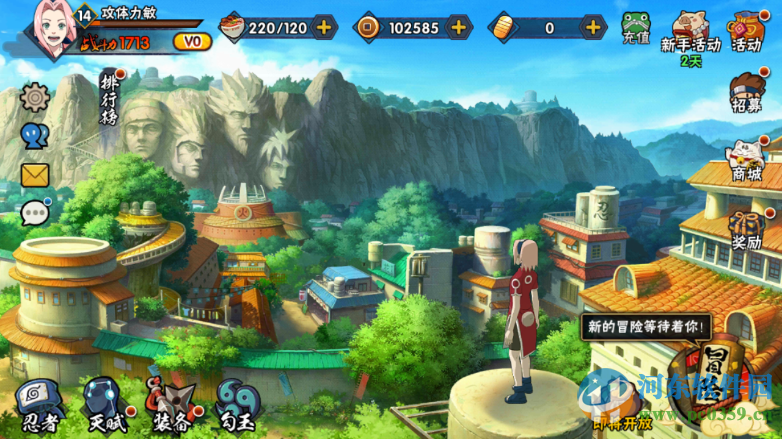Tap the V0 VIP badge
The height and width of the screenshot is (439, 782).
tap(192, 42)
